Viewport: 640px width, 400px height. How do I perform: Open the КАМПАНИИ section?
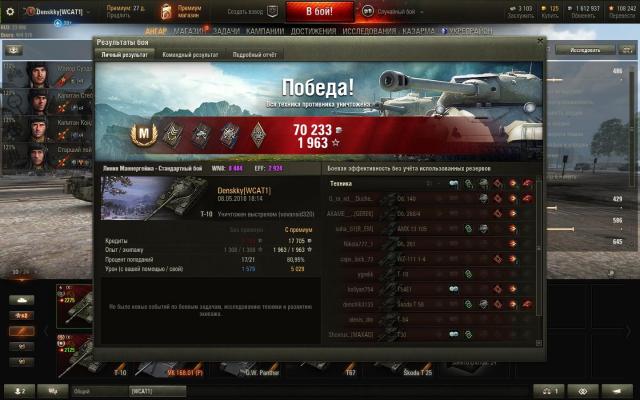[265, 32]
